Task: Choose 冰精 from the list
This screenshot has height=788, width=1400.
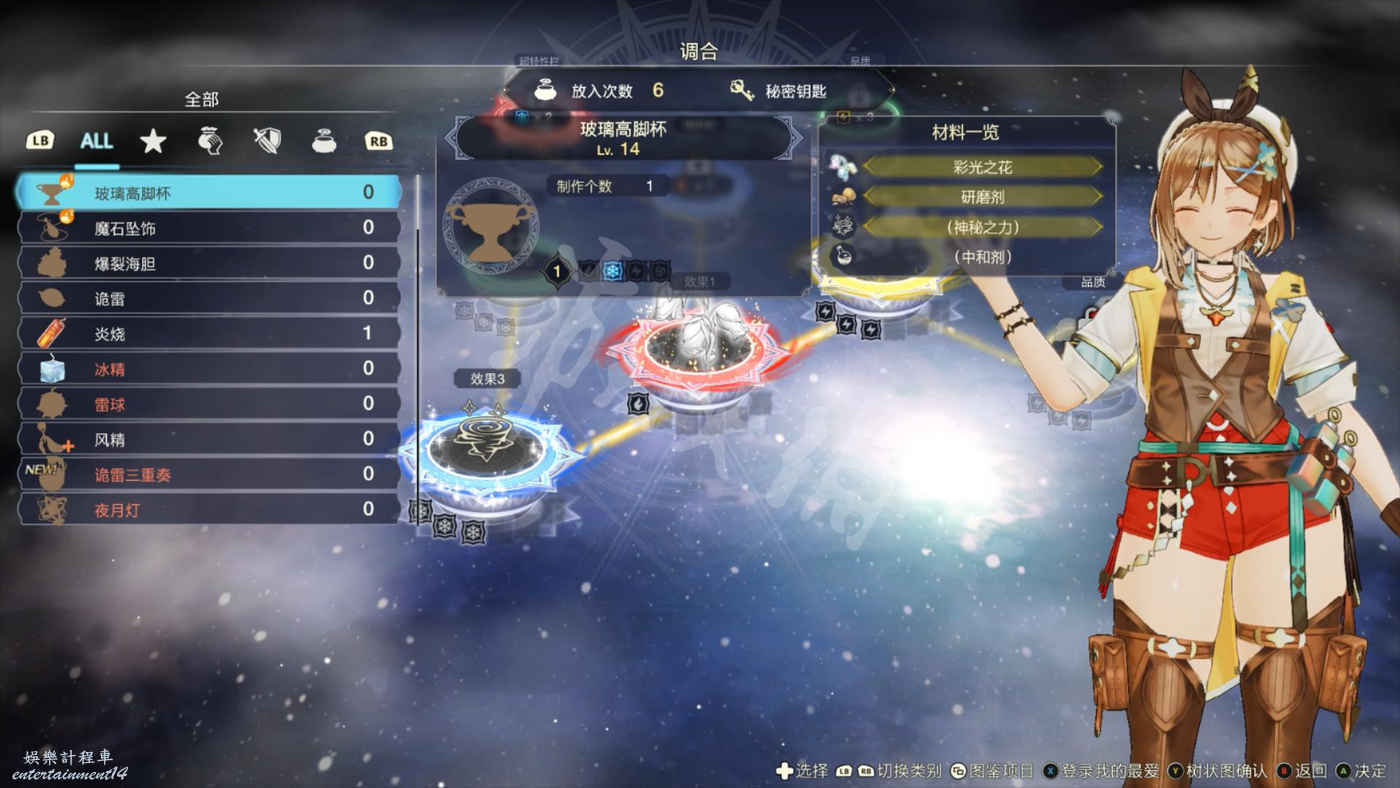Action: pyautogui.click(x=210, y=369)
